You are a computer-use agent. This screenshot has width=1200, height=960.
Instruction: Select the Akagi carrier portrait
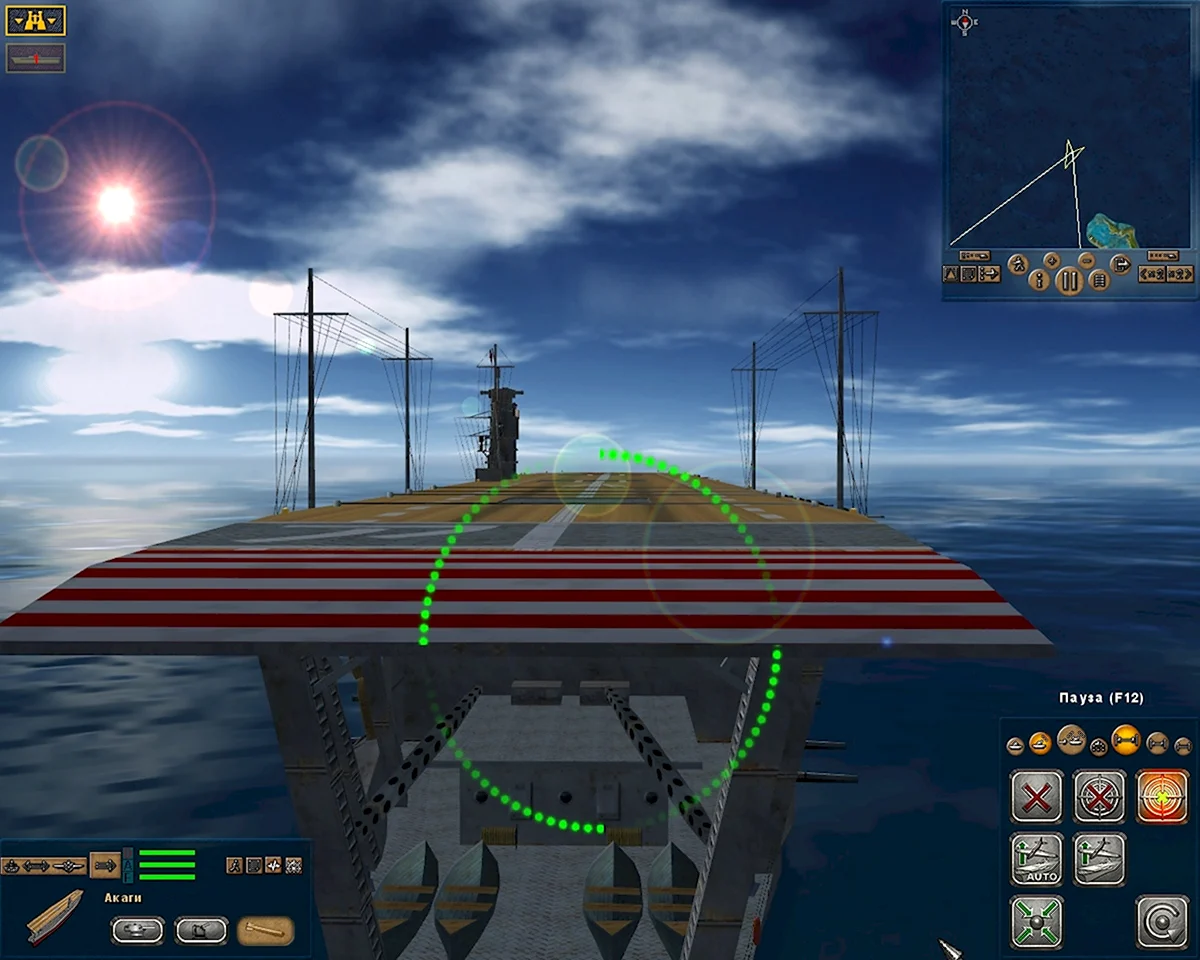tap(54, 917)
